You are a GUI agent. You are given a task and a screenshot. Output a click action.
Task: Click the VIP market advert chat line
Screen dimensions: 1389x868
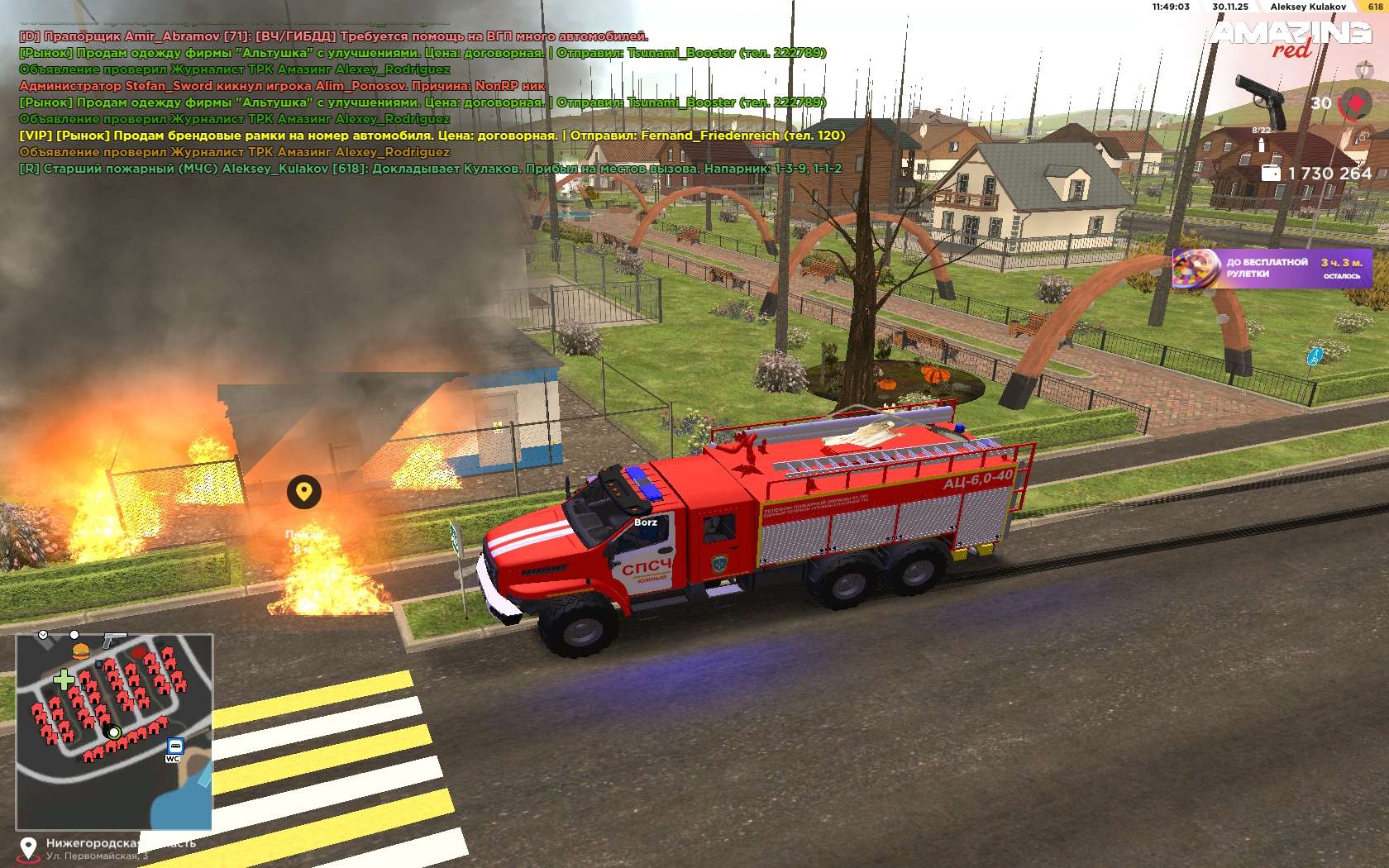[x=432, y=136]
